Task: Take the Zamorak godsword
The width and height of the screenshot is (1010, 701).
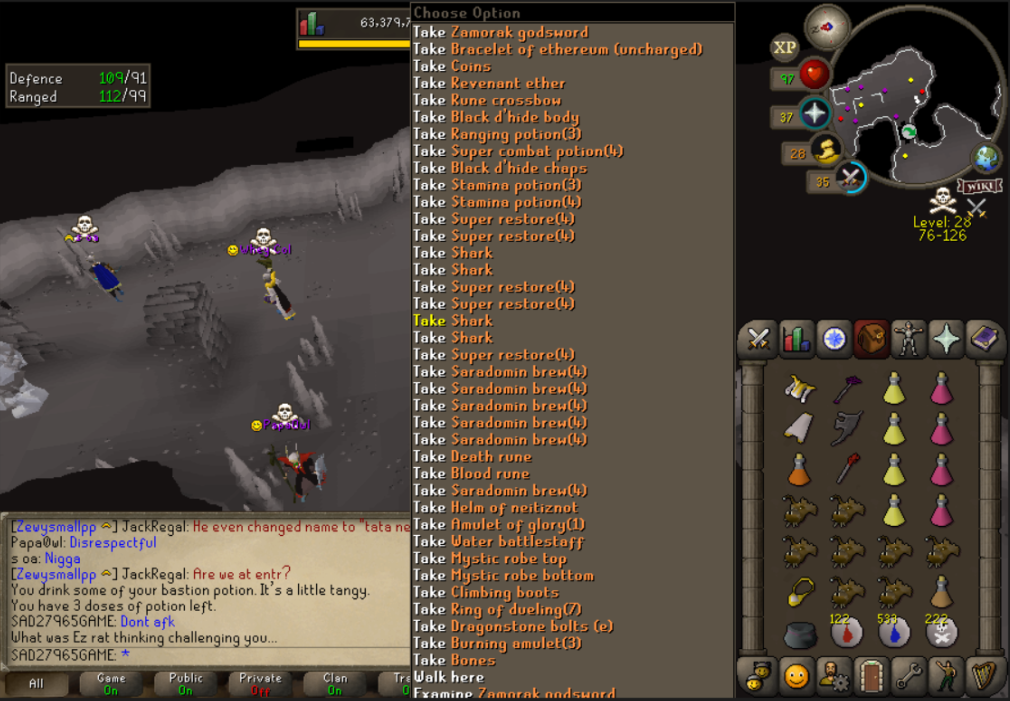Action: click(x=500, y=32)
